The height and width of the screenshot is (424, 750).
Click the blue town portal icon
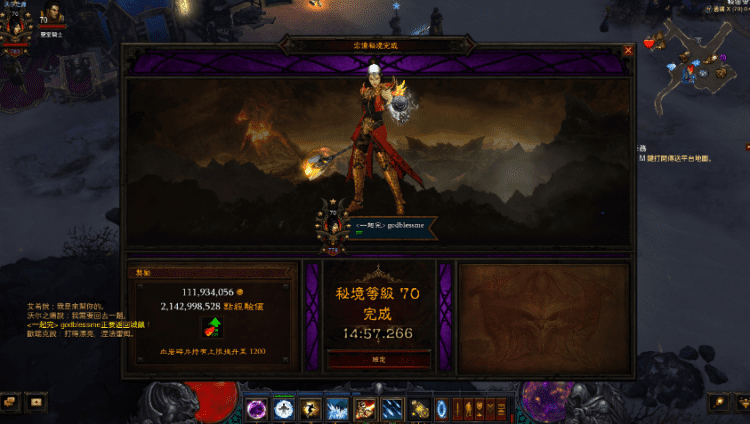point(441,408)
